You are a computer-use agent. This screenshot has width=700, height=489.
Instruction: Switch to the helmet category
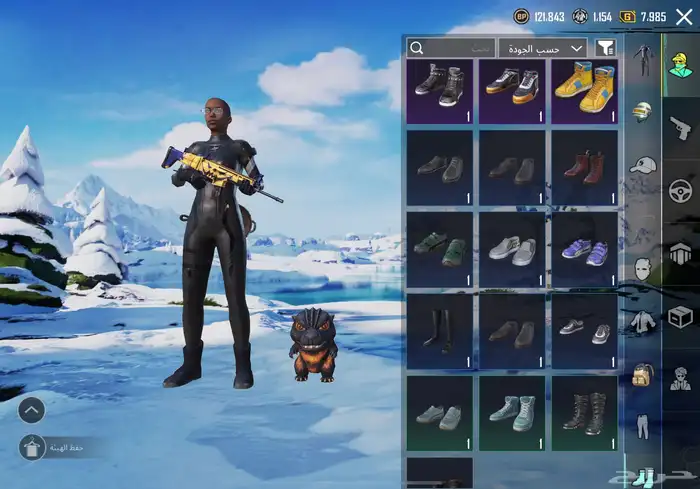[643, 111]
